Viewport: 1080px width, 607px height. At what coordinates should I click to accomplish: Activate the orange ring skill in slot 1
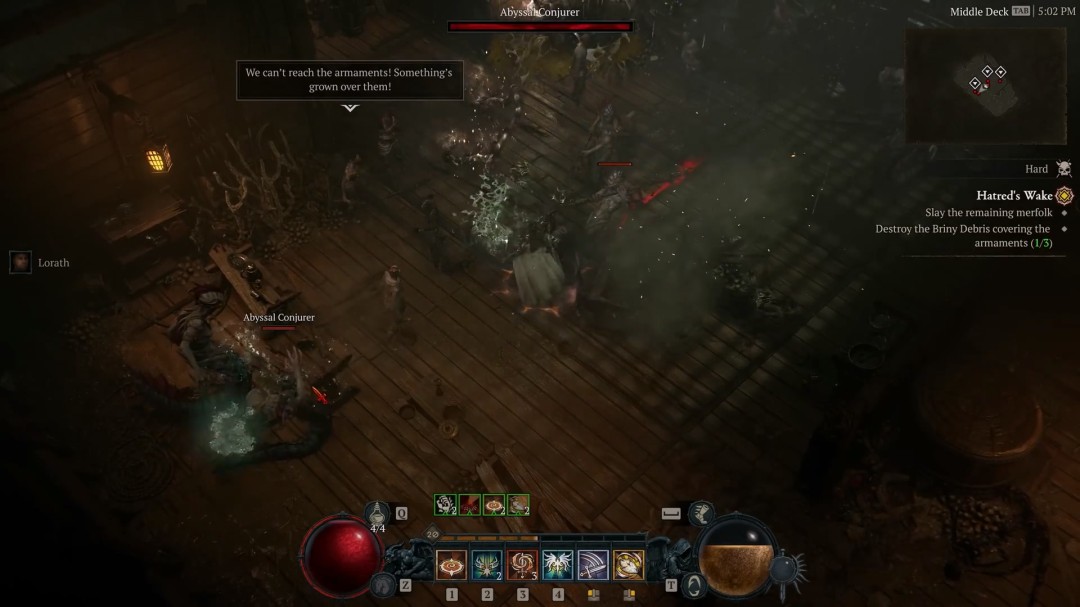[451, 565]
